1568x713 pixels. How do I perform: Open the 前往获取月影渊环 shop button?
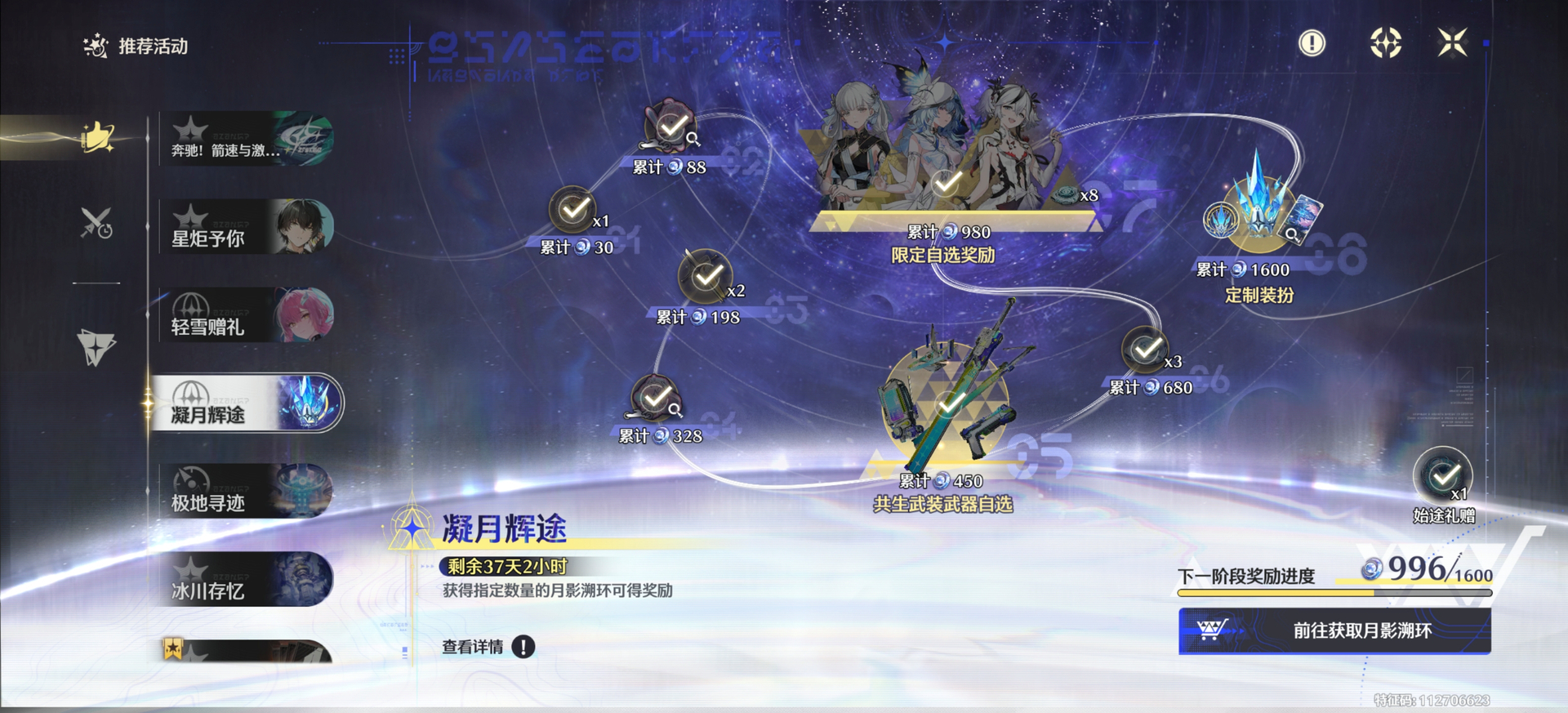tap(1334, 631)
